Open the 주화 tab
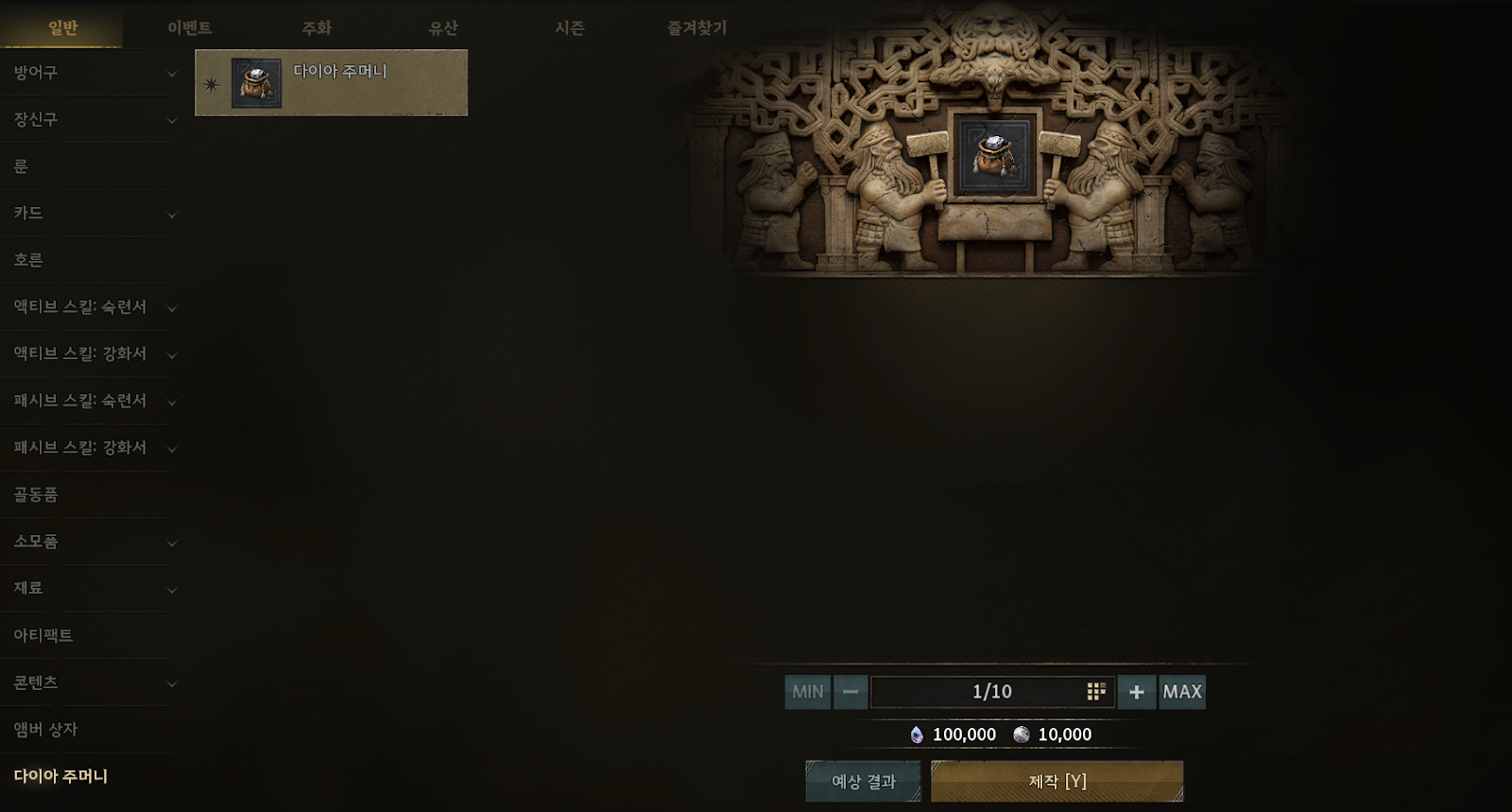The height and width of the screenshot is (812, 1512). [x=317, y=28]
